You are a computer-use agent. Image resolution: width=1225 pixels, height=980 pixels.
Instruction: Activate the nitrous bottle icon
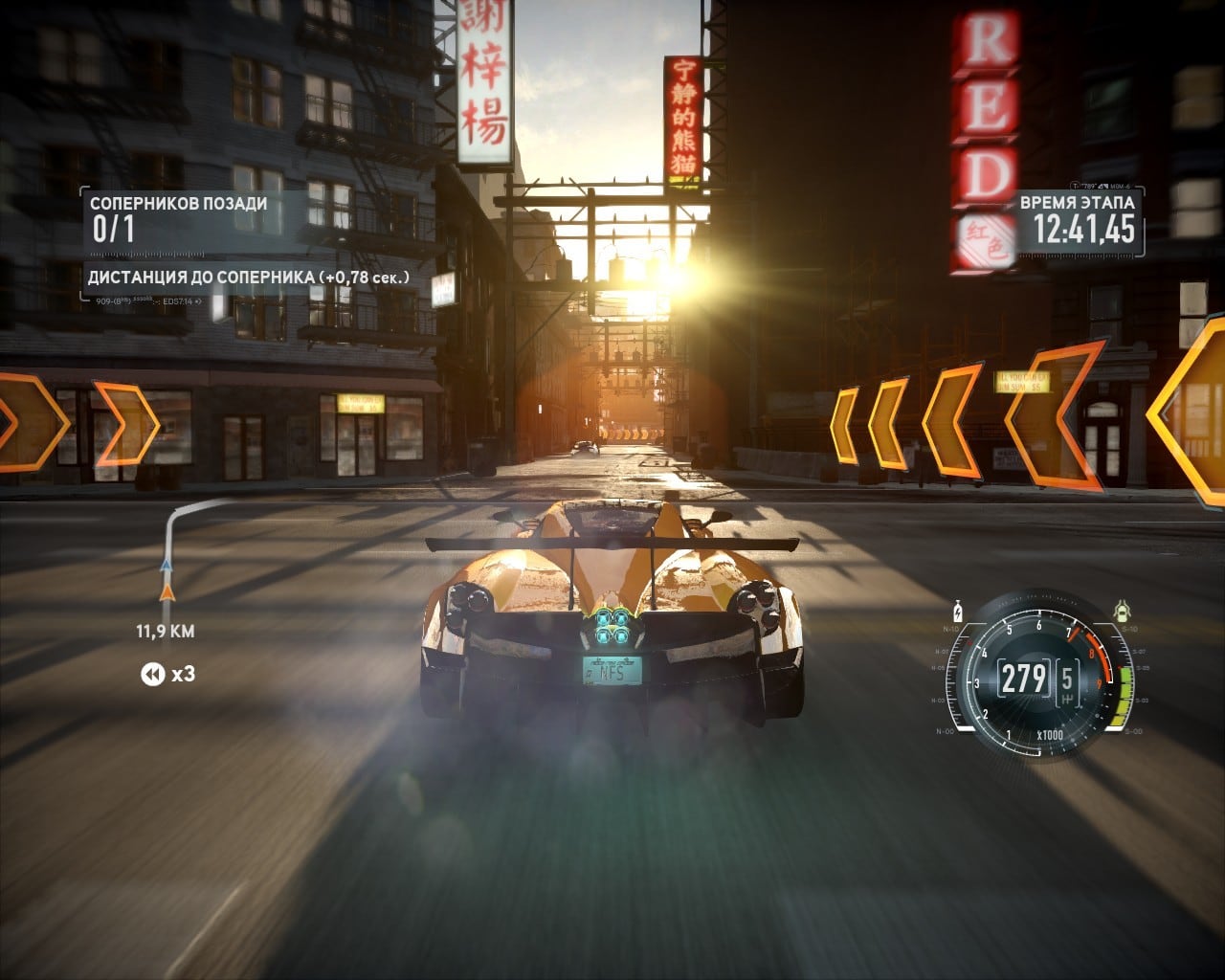pos(957,611)
